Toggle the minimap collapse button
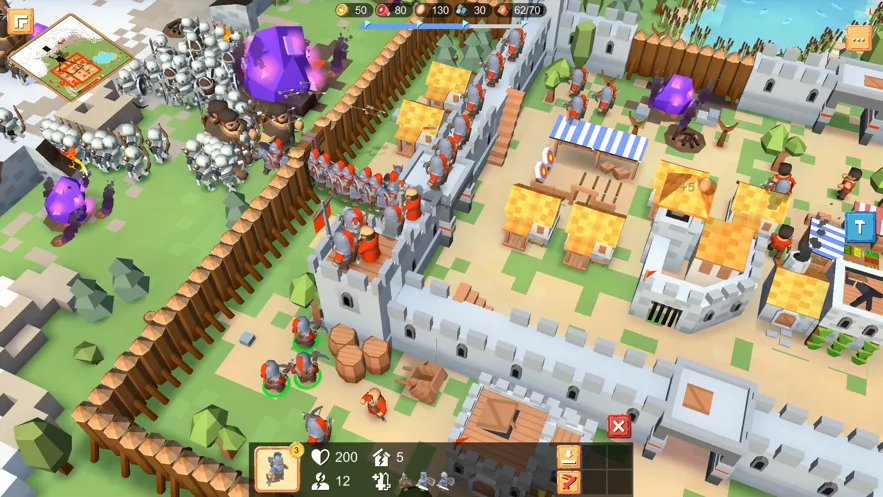This screenshot has width=883, height=497. [x=20, y=21]
